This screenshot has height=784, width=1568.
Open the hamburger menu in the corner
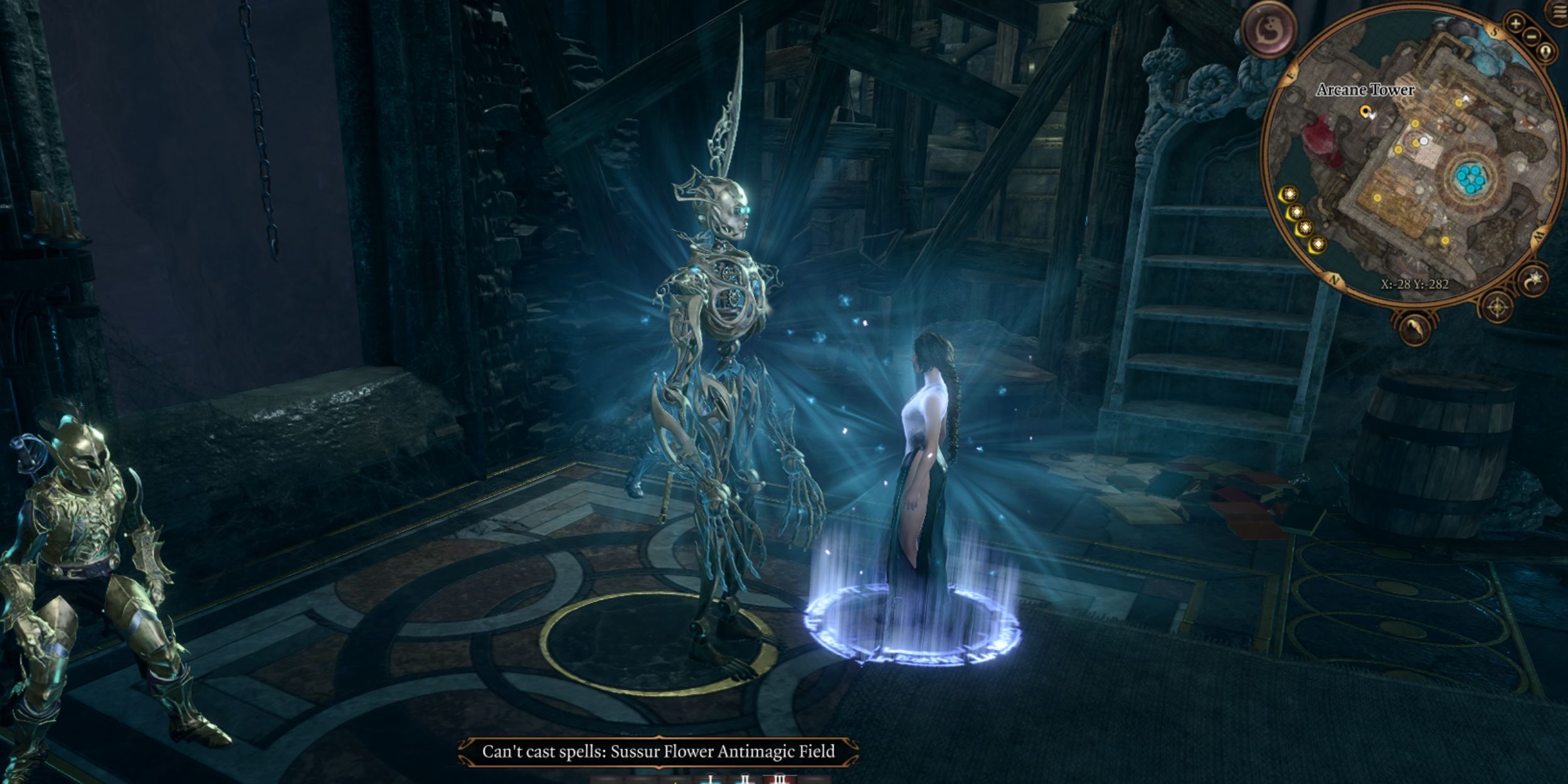coord(1559,14)
